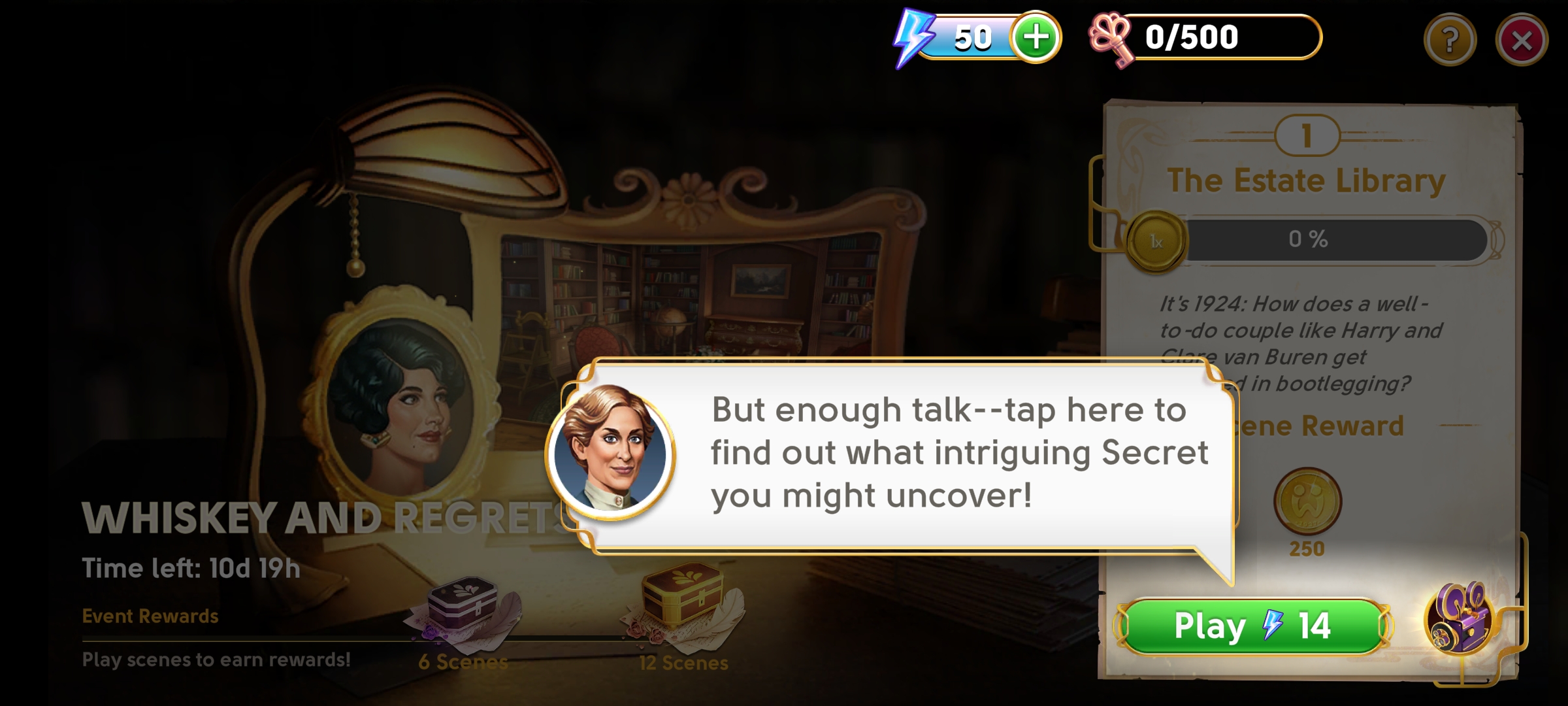The image size is (1568, 706).
Task: Open the question mark help button
Action: coord(1450,41)
